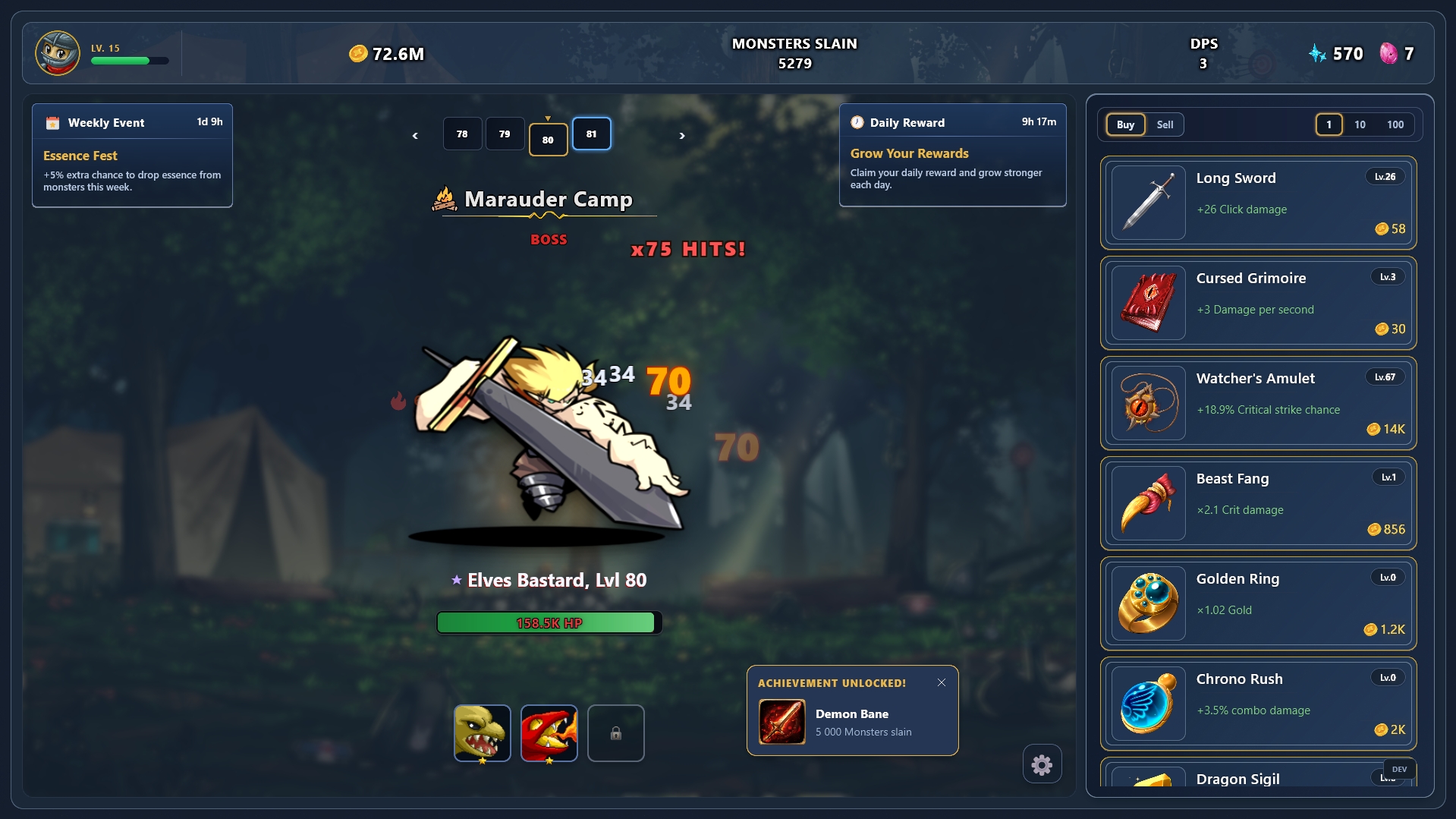Open the settings gear button

(x=1042, y=764)
